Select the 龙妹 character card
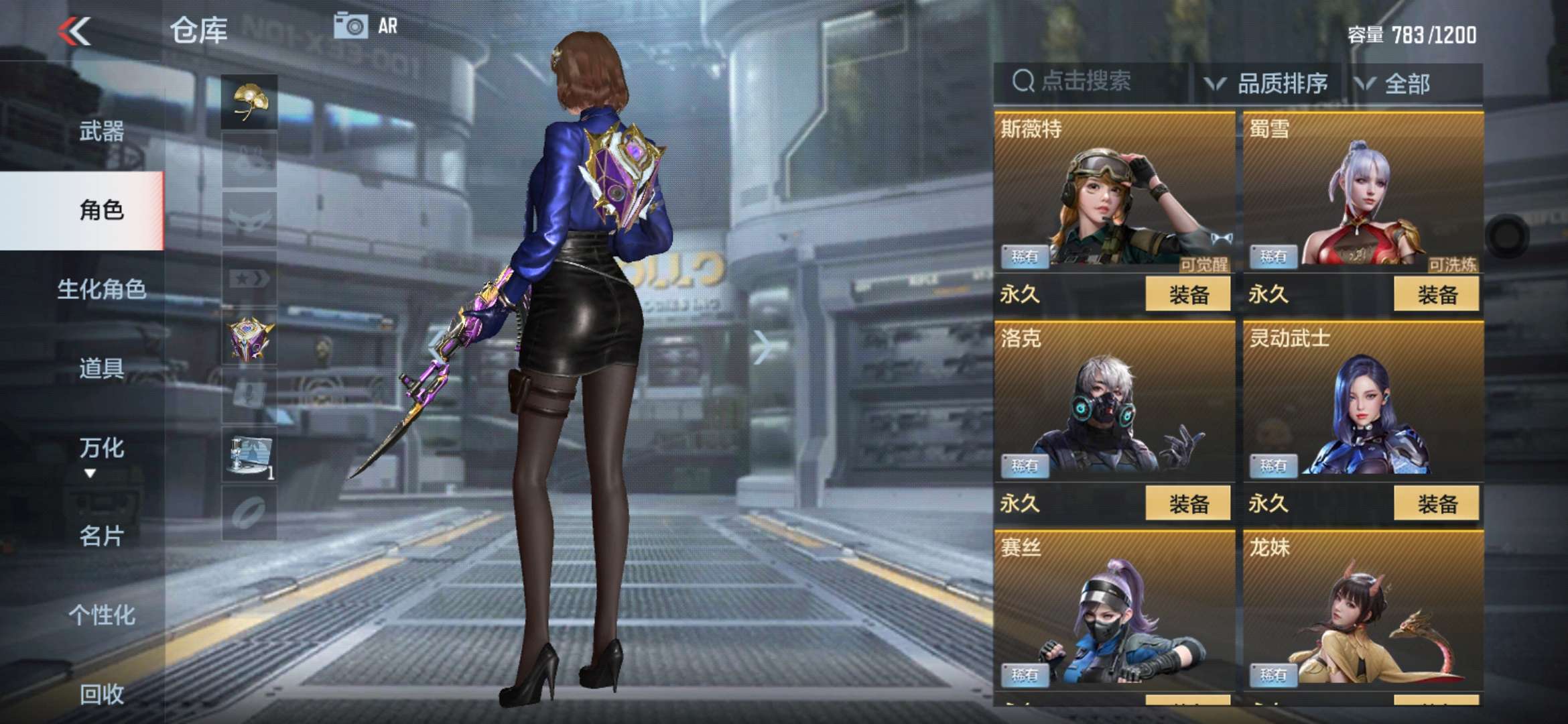Screen dimensions: 1568x724 [1362, 610]
